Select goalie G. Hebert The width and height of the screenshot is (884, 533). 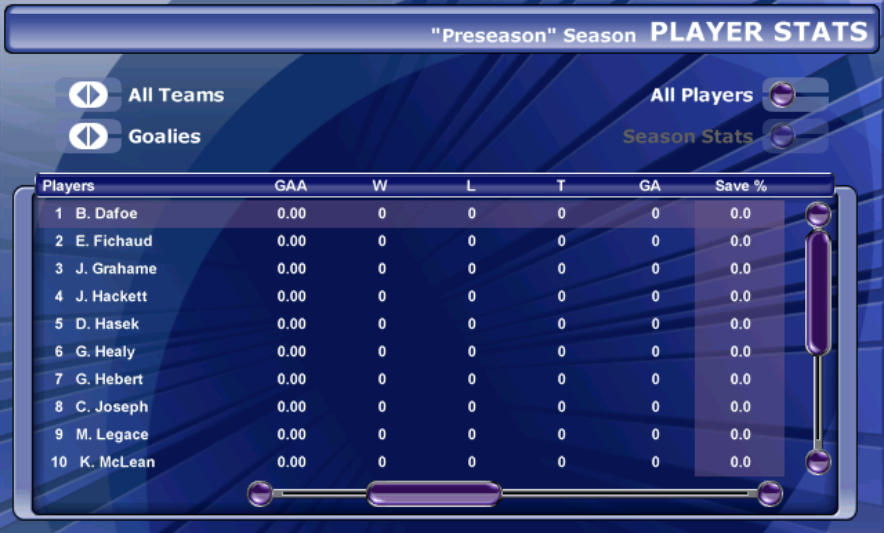tap(109, 379)
